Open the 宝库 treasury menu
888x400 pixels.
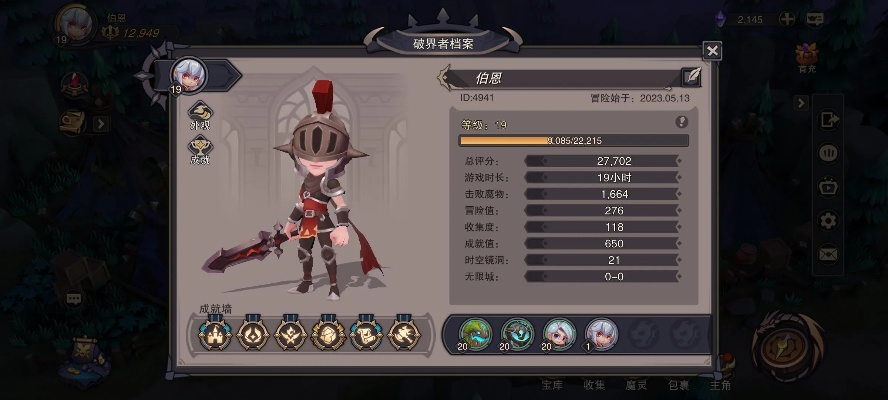coord(552,385)
